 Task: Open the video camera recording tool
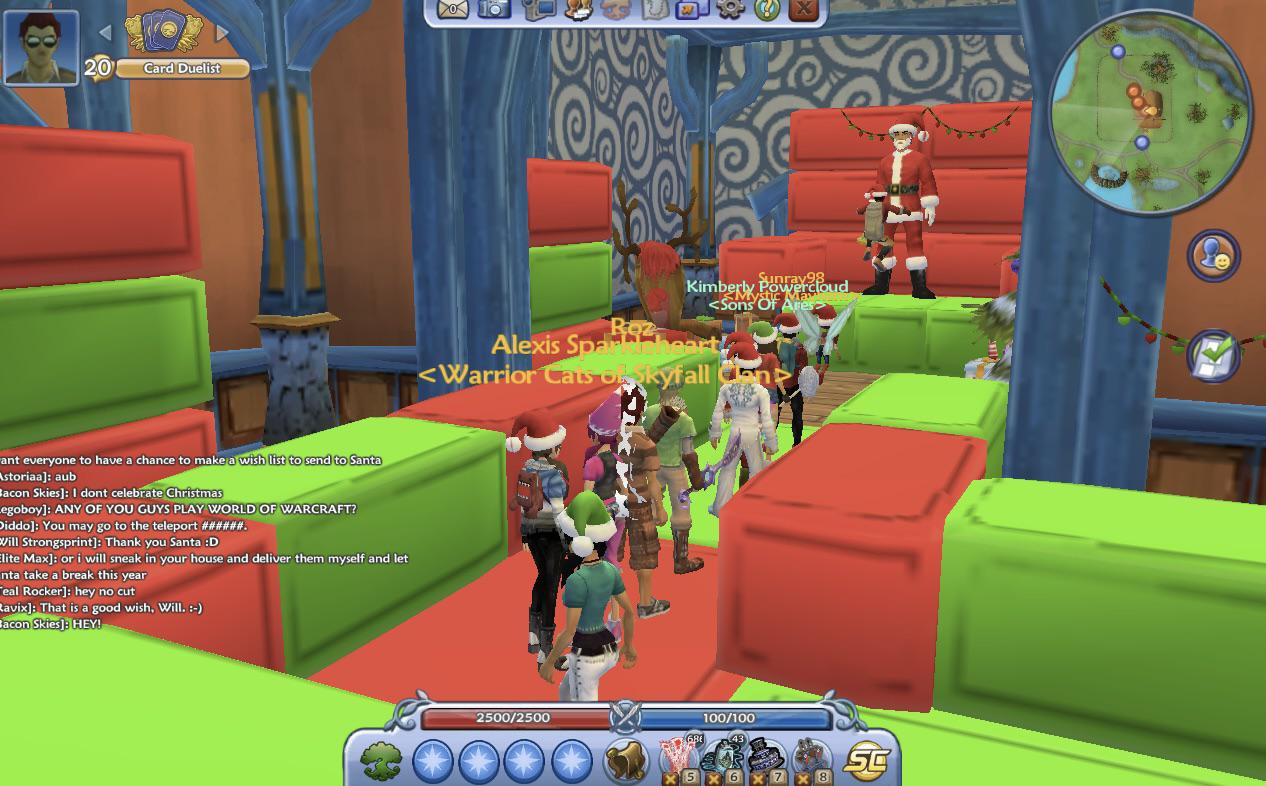coord(538,9)
